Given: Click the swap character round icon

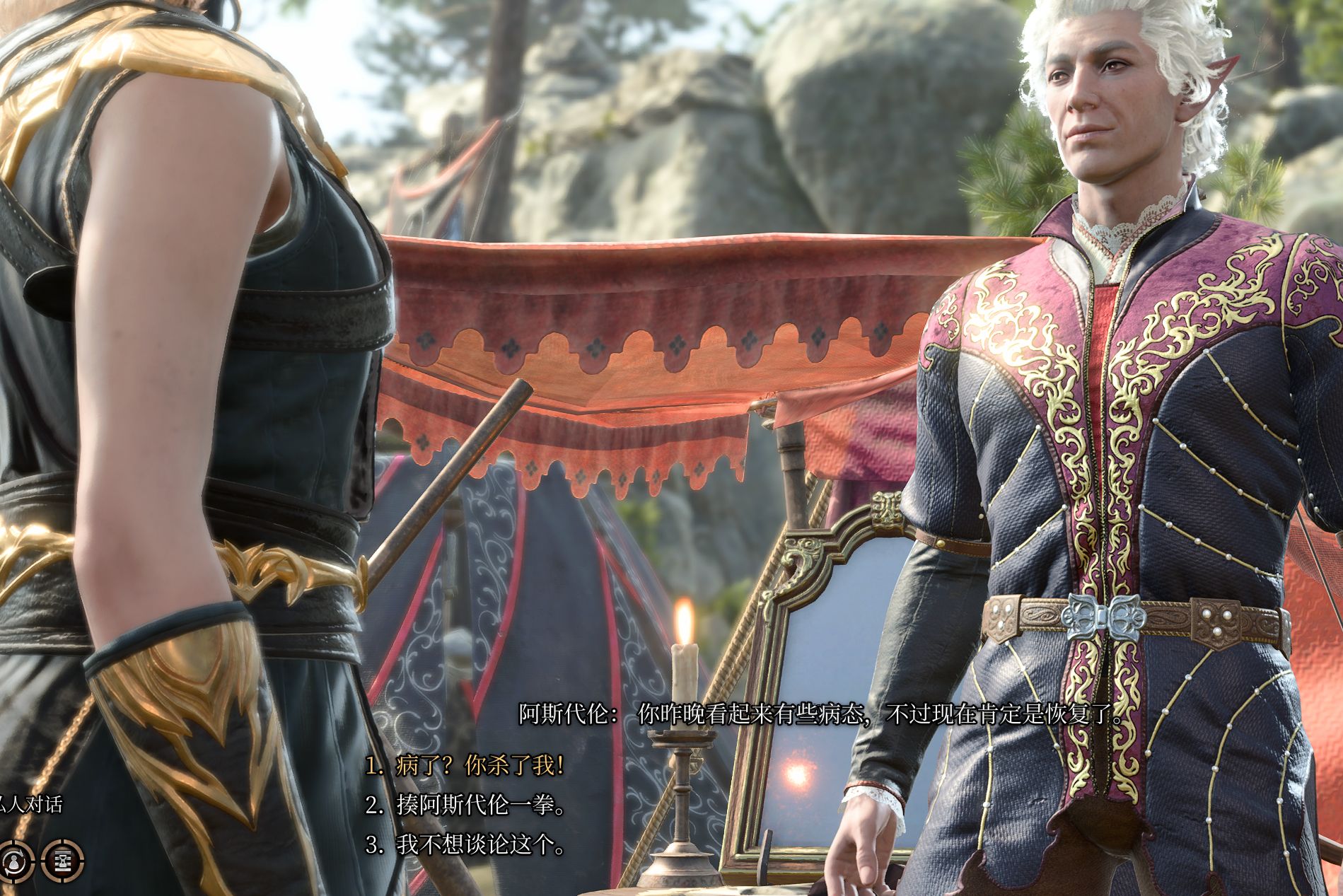Looking at the screenshot, I should 13,861.
